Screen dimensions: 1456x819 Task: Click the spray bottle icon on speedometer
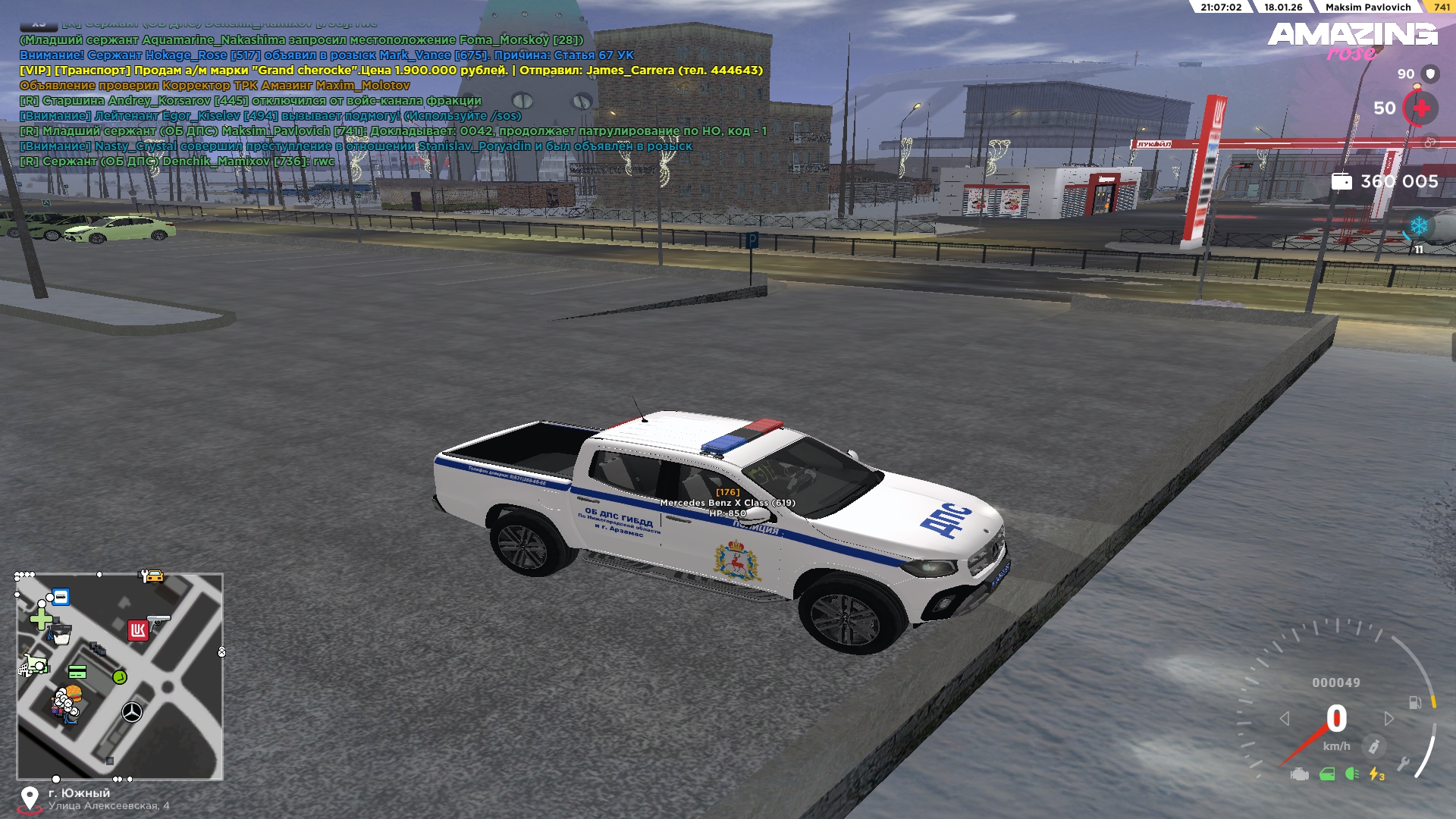point(1373,746)
